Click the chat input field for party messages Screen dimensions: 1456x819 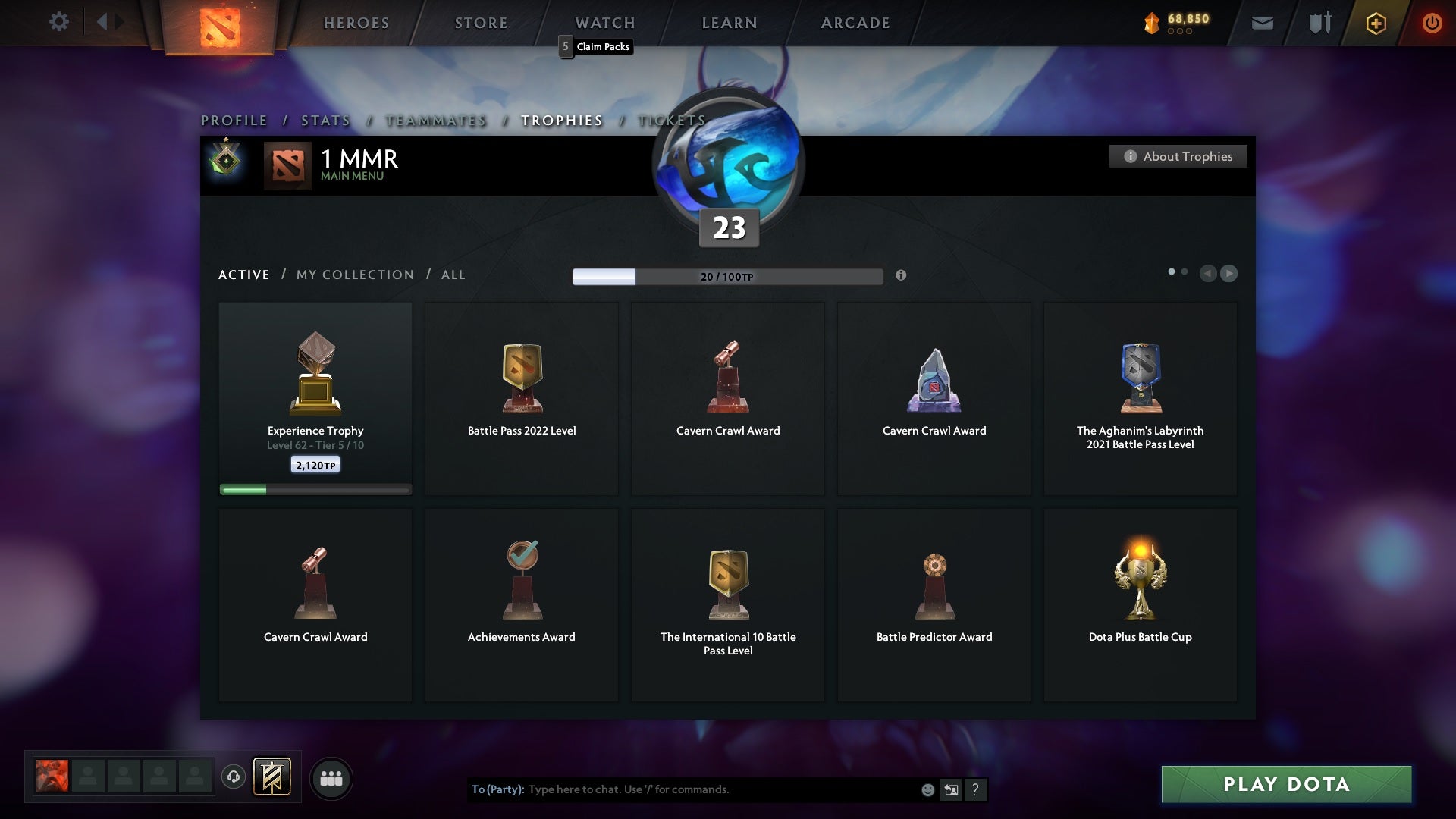tap(682, 789)
